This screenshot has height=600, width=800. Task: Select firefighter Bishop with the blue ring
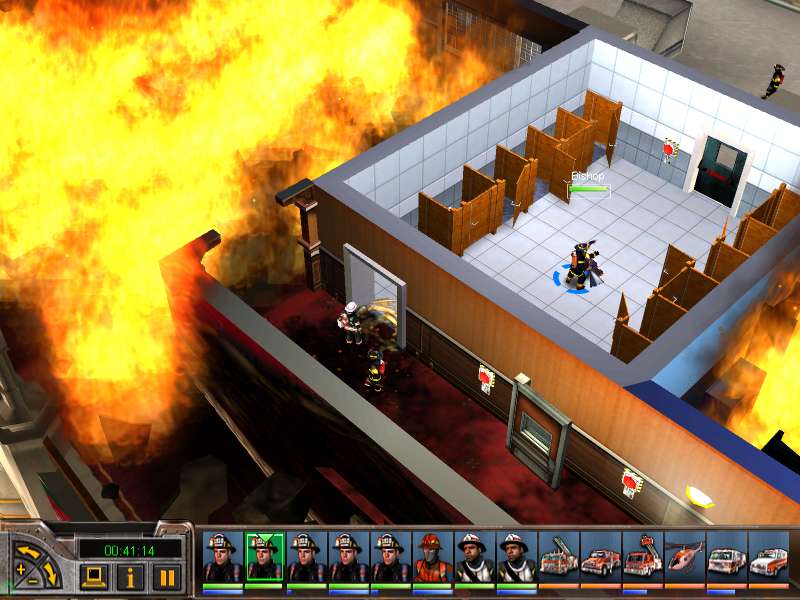pyautogui.click(x=579, y=266)
